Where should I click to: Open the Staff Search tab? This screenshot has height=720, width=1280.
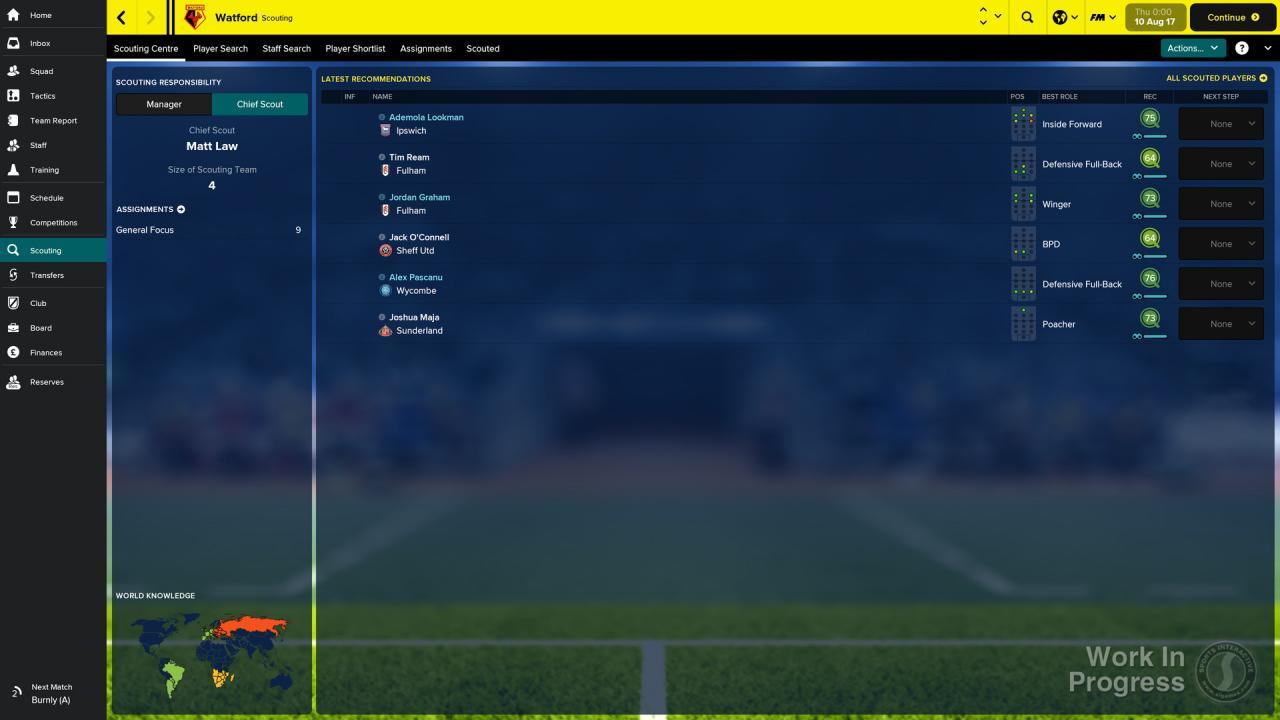click(286, 48)
